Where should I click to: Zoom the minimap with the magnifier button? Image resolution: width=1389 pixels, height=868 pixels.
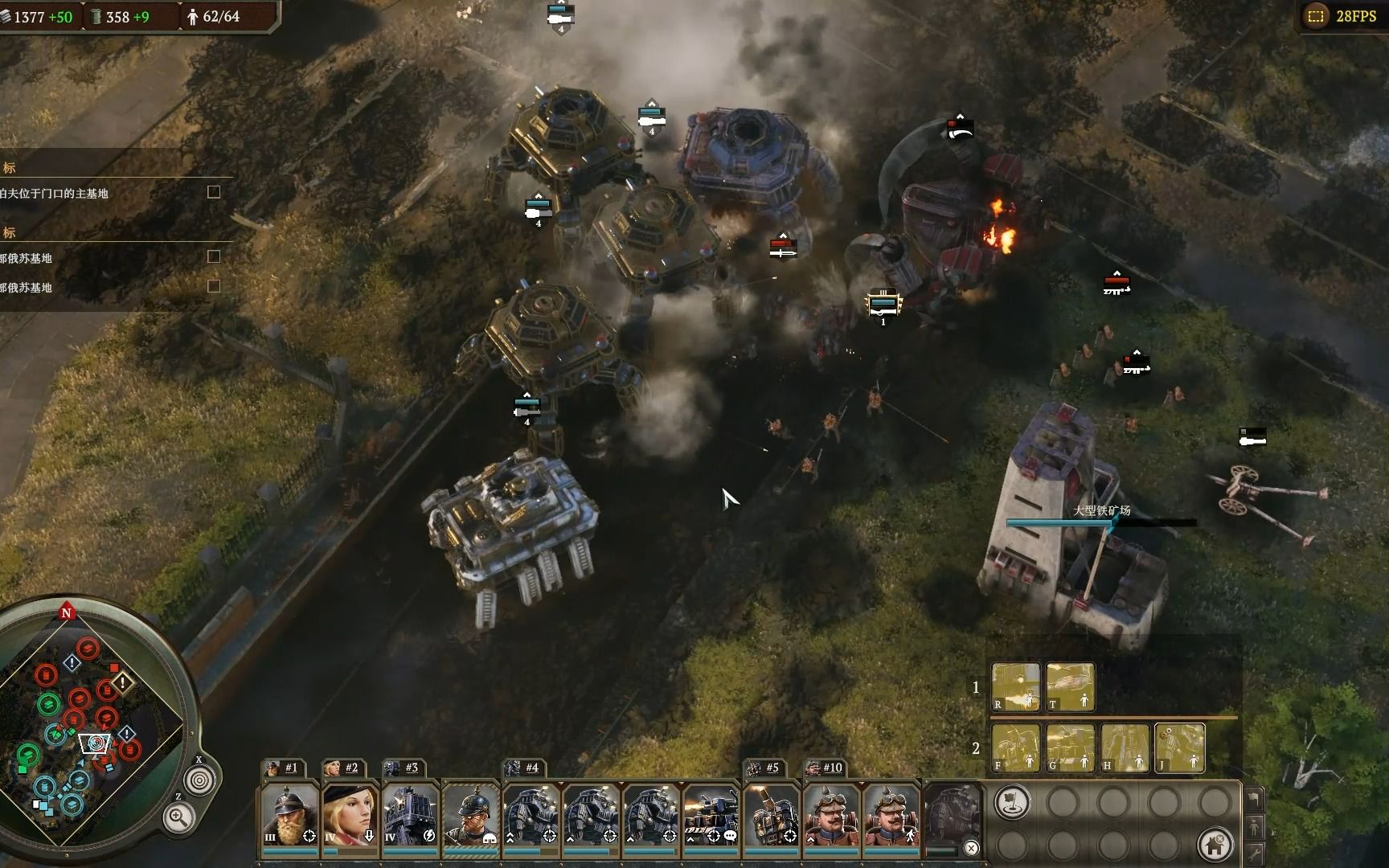coord(178,818)
